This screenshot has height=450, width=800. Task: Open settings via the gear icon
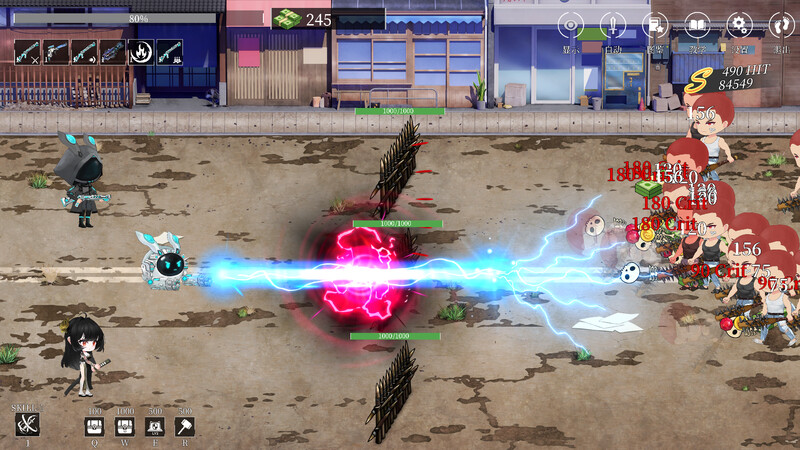(x=740, y=25)
